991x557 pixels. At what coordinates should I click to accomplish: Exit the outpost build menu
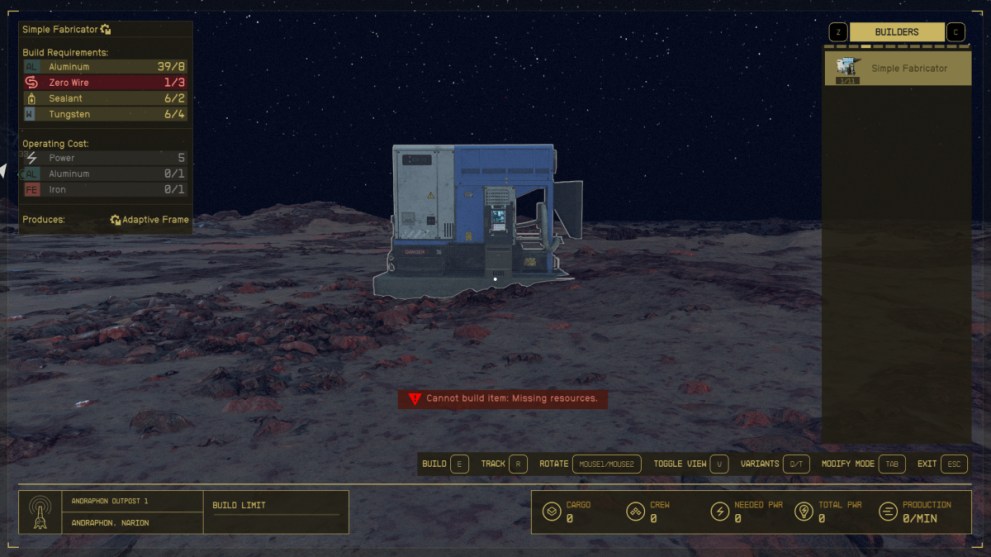[x=942, y=464]
